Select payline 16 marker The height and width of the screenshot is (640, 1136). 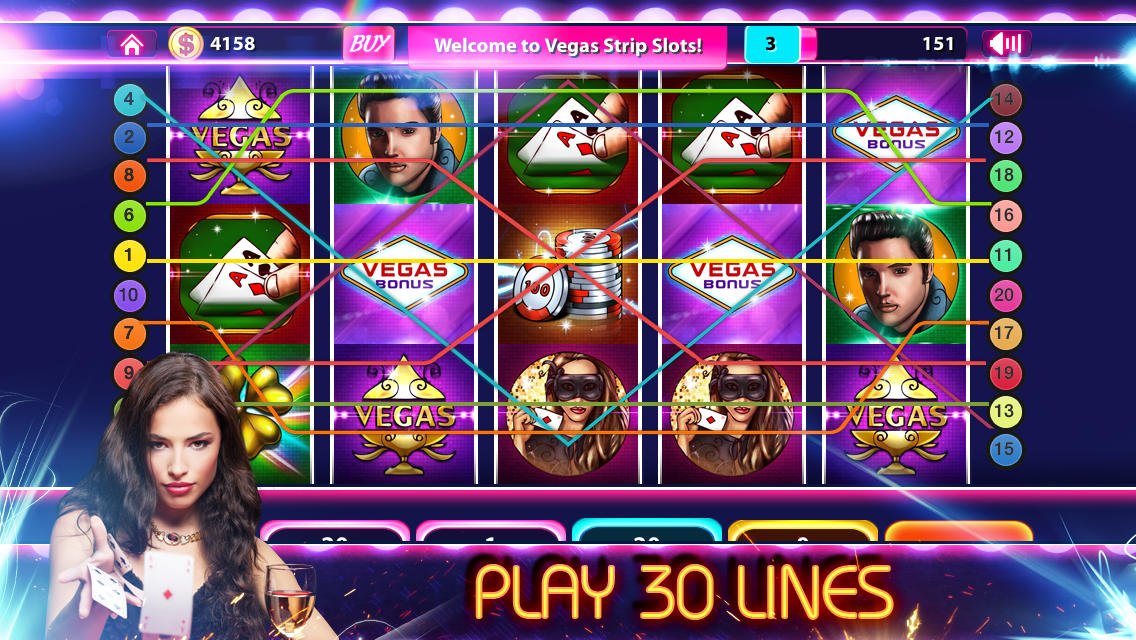point(1006,216)
